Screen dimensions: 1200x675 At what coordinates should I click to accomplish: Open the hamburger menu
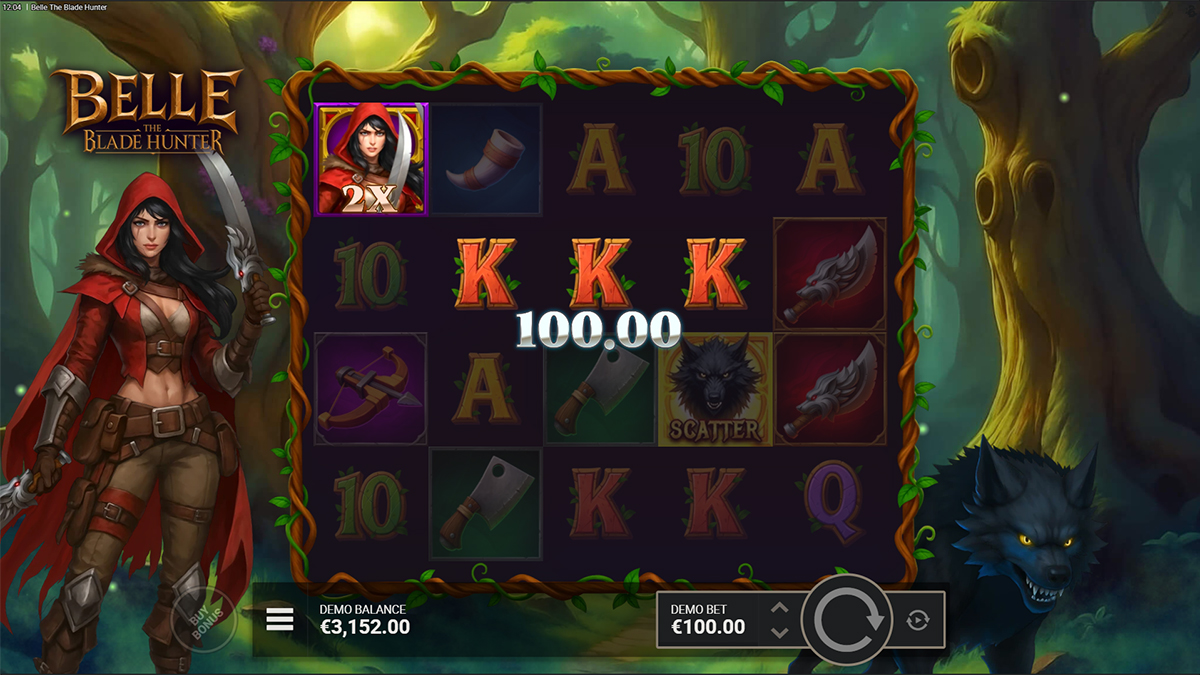tap(280, 621)
